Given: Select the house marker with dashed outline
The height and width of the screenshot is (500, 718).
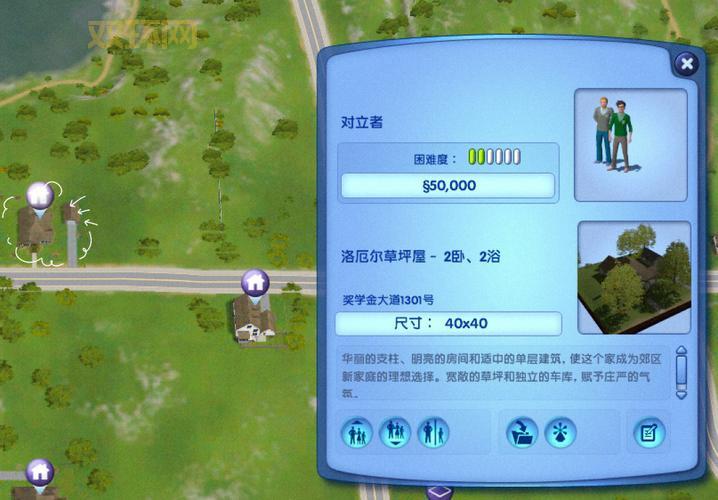Looking at the screenshot, I should (x=38, y=195).
